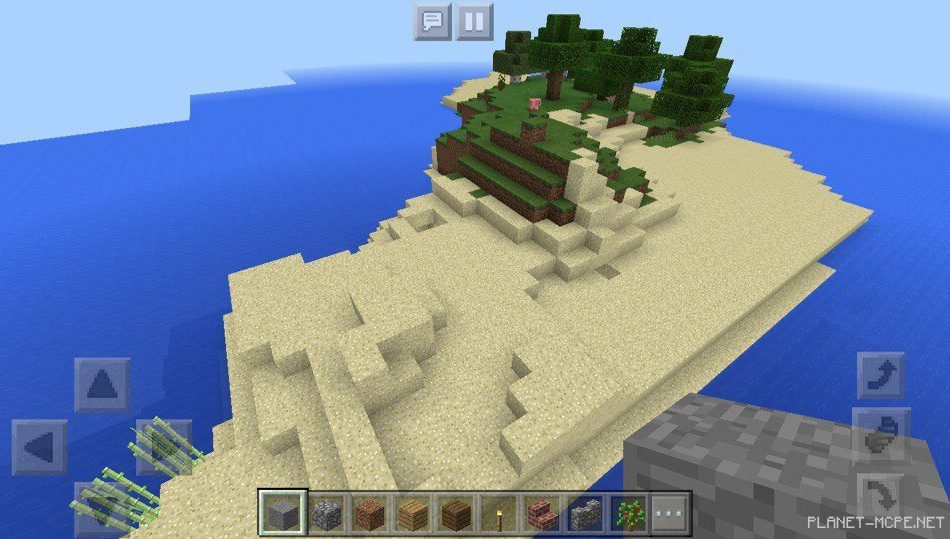950x539 pixels.
Task: Select the cobblestone block in hotbar
Action: (x=327, y=514)
